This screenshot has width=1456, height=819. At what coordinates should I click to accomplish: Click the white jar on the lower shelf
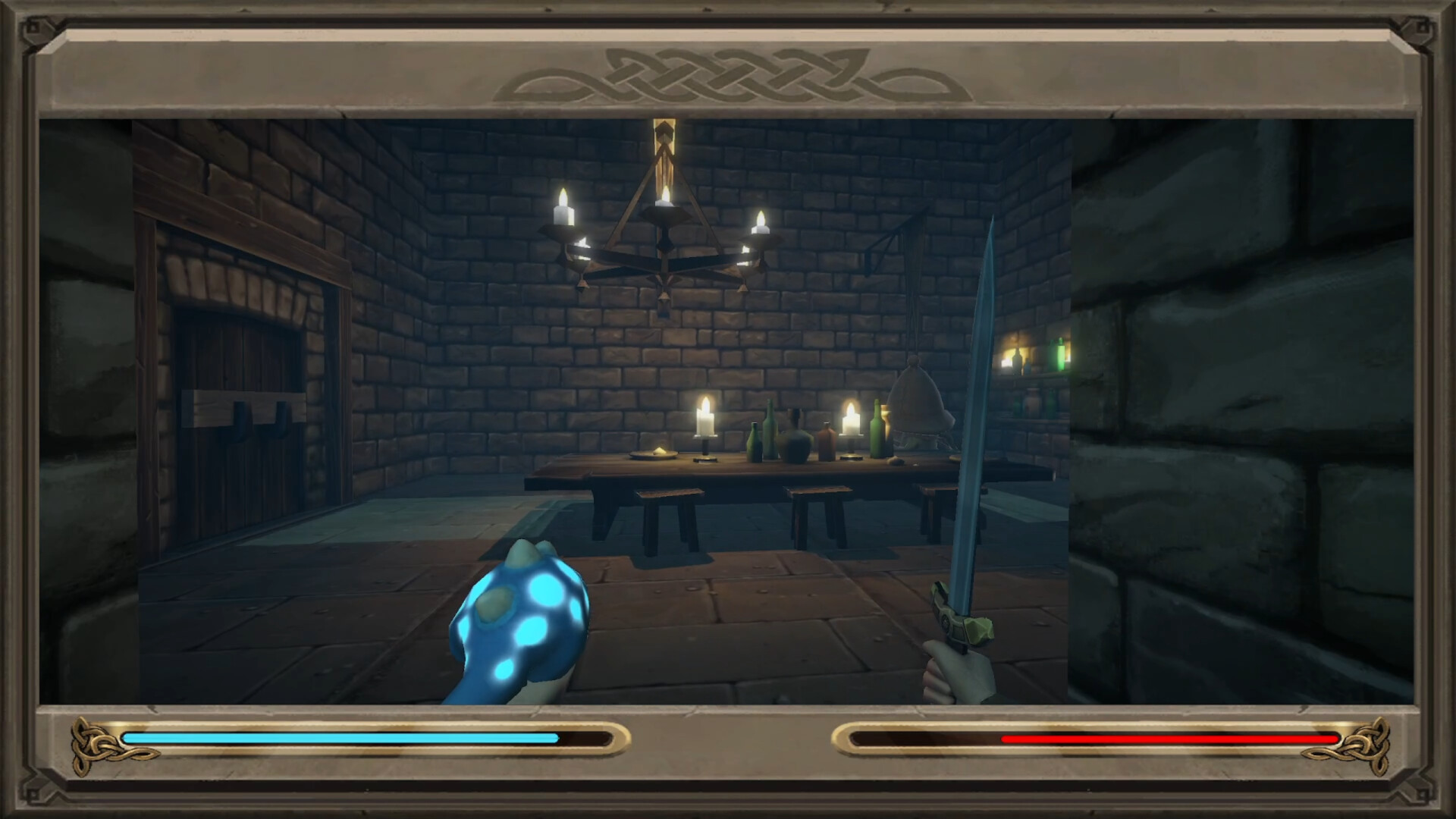(1033, 401)
